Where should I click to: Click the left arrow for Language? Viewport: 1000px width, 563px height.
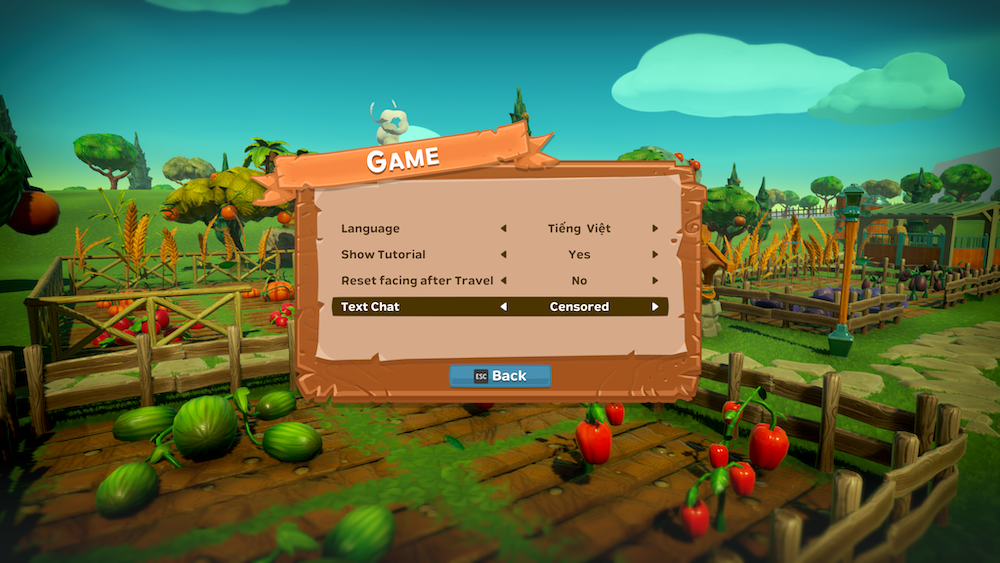click(503, 229)
